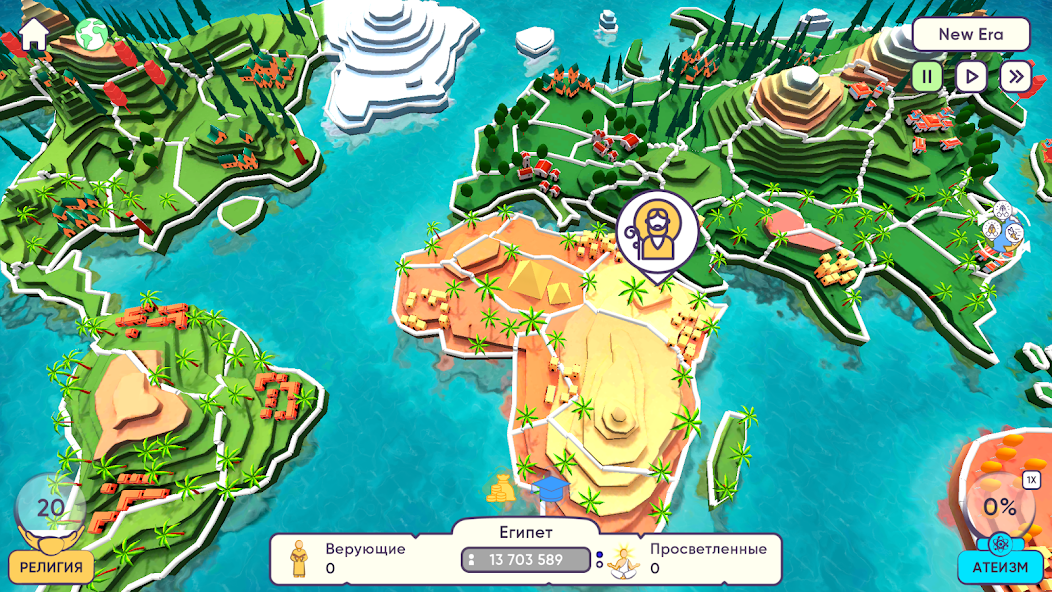The image size is (1052, 592).
Task: Go to the home screen
Action: (x=33, y=34)
